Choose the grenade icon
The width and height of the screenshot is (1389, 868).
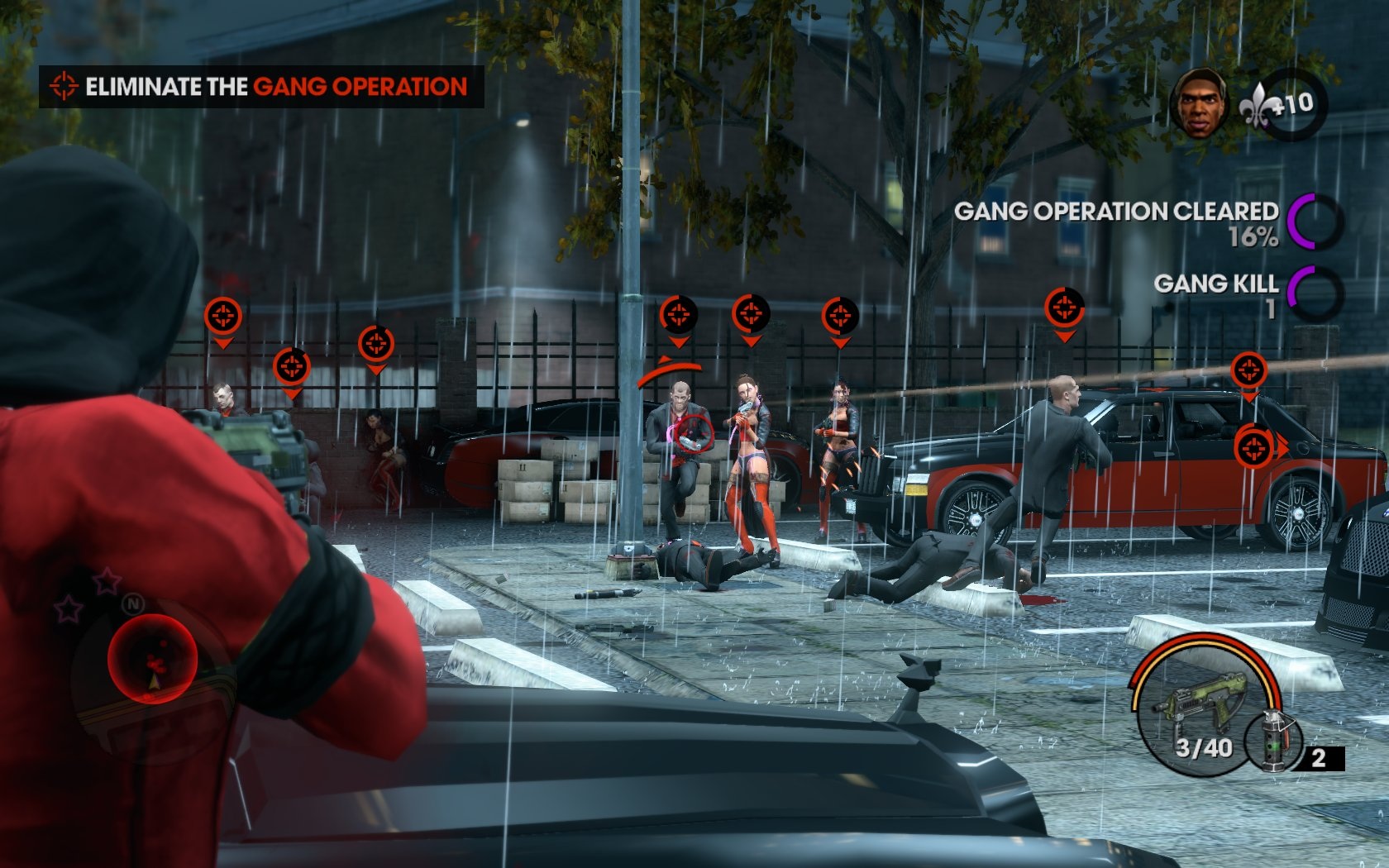pos(1272,738)
